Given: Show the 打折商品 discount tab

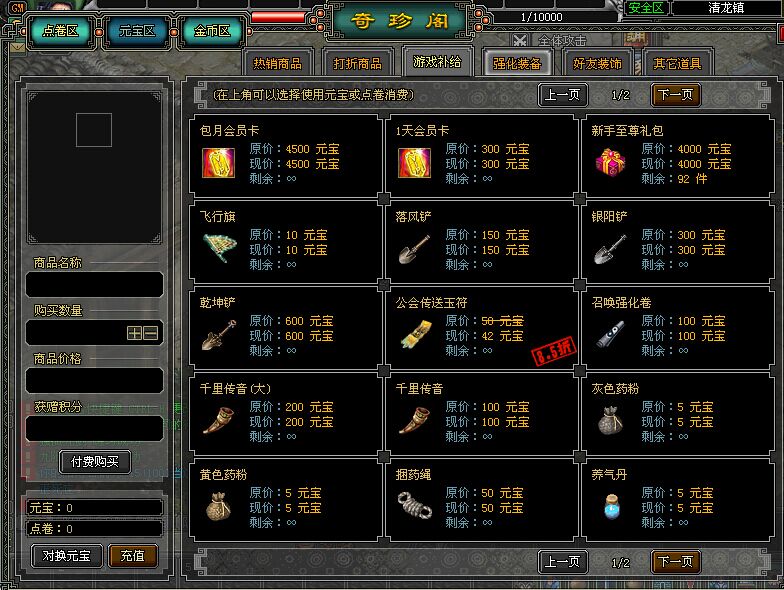Looking at the screenshot, I should (x=358, y=63).
